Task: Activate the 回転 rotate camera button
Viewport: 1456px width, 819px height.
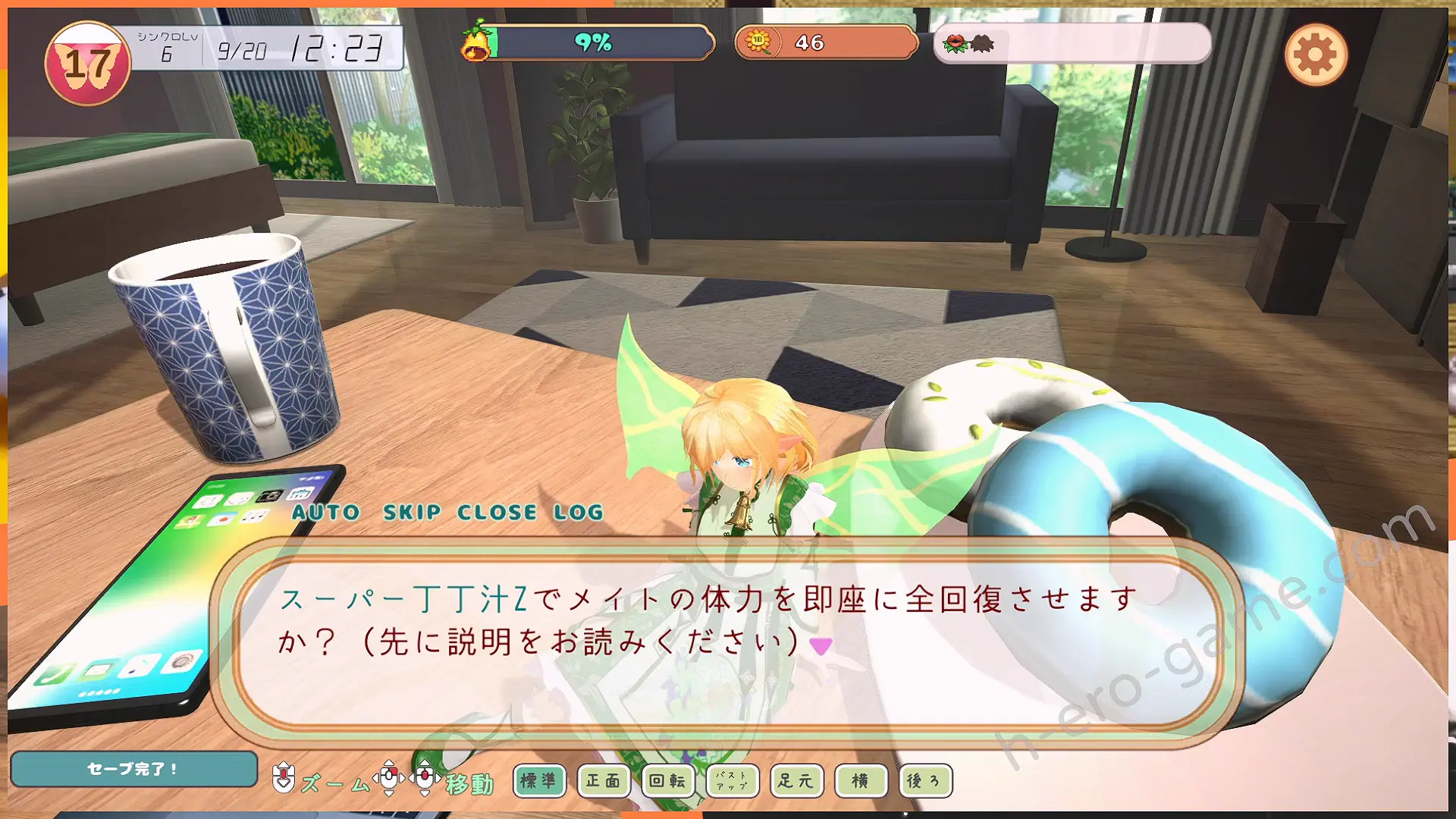Action: point(668,780)
